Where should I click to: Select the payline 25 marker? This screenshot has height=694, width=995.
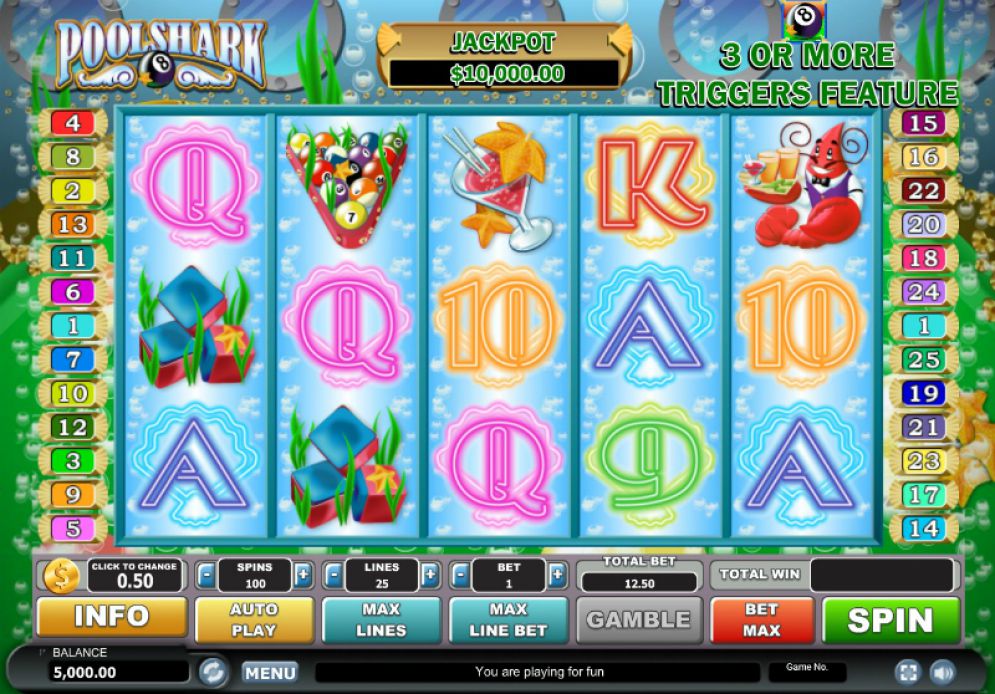point(924,359)
